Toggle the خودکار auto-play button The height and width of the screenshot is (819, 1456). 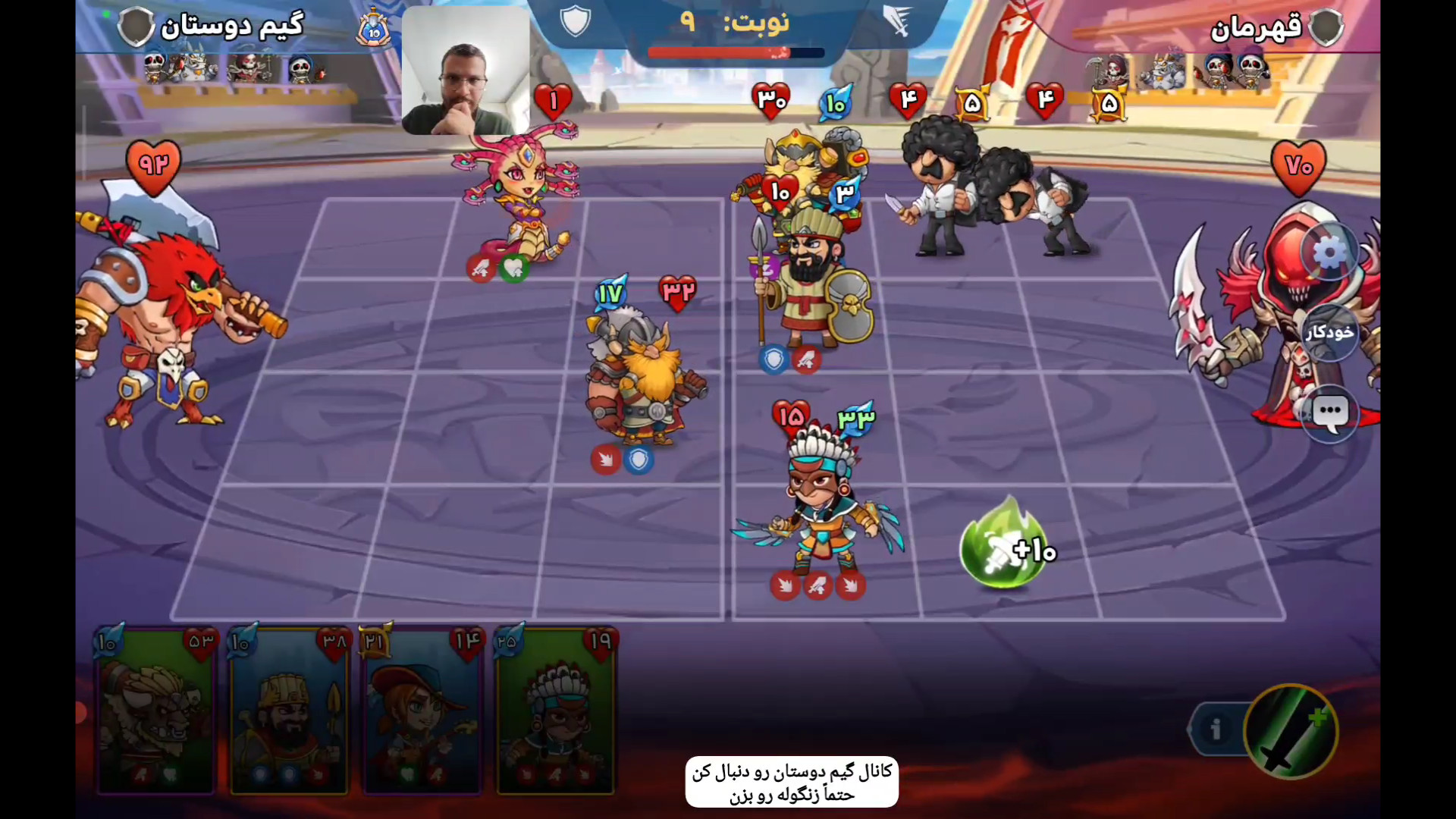[1329, 332]
